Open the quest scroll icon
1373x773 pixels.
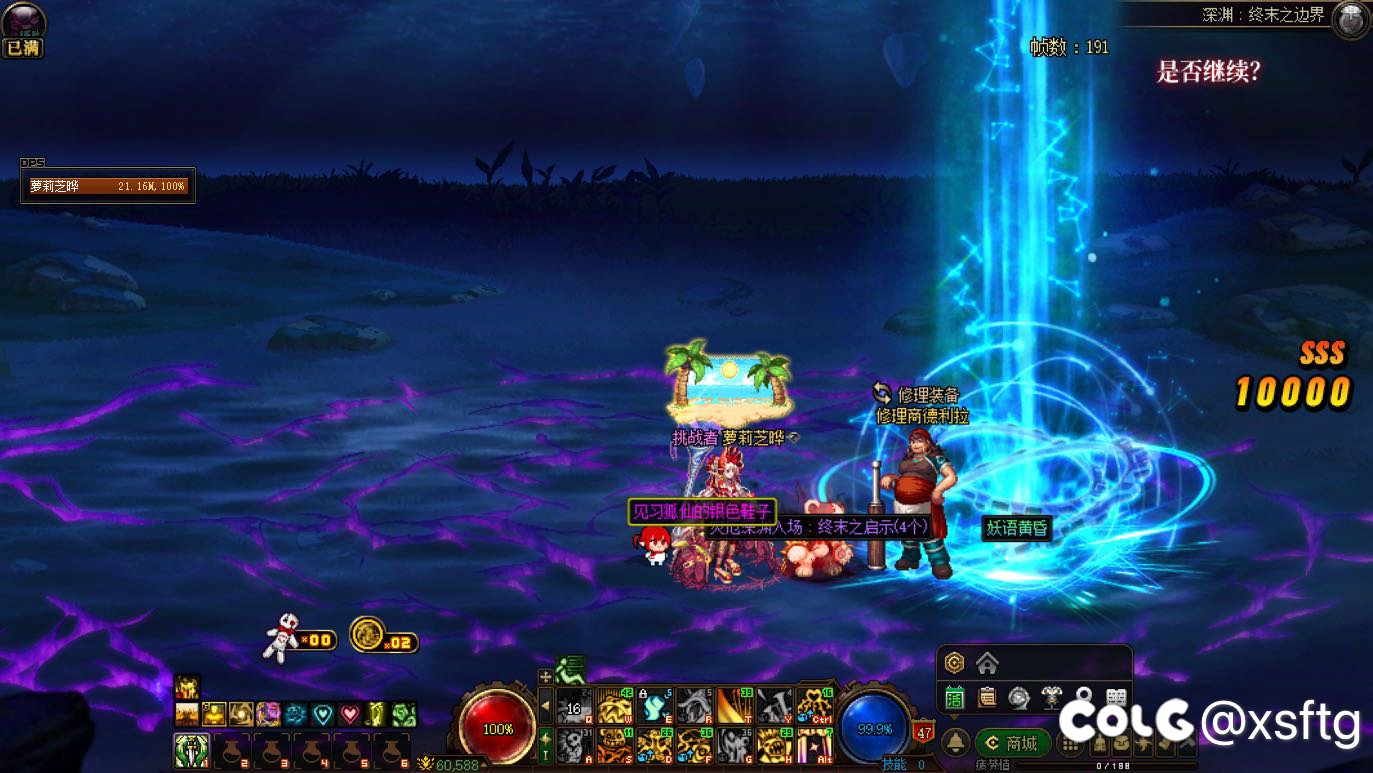point(987,697)
